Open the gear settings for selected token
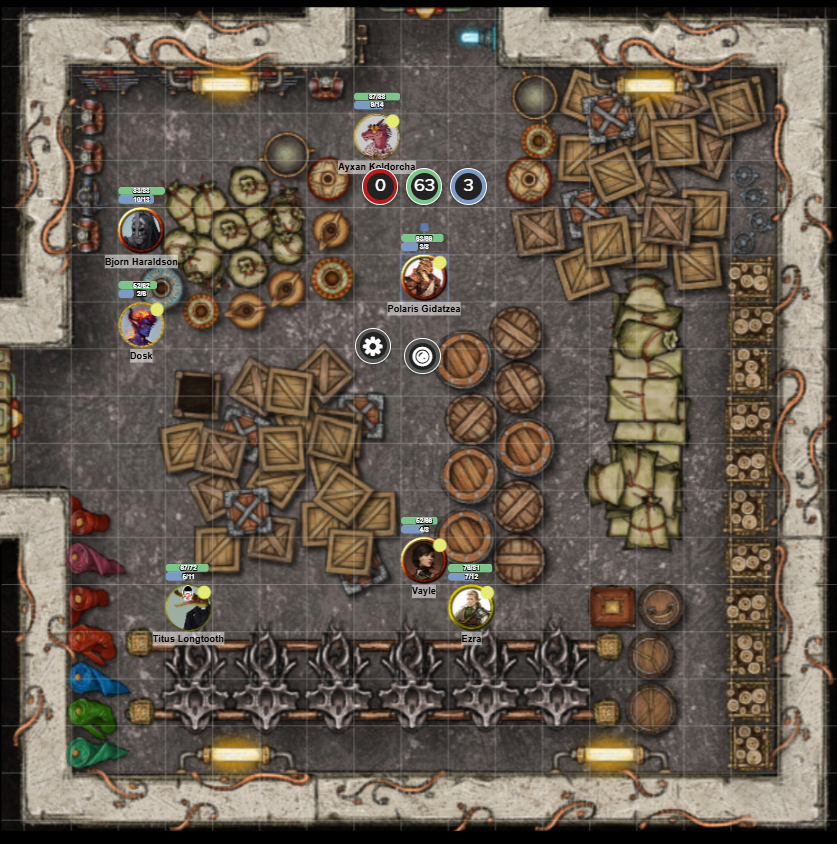The image size is (837, 844). click(373, 347)
